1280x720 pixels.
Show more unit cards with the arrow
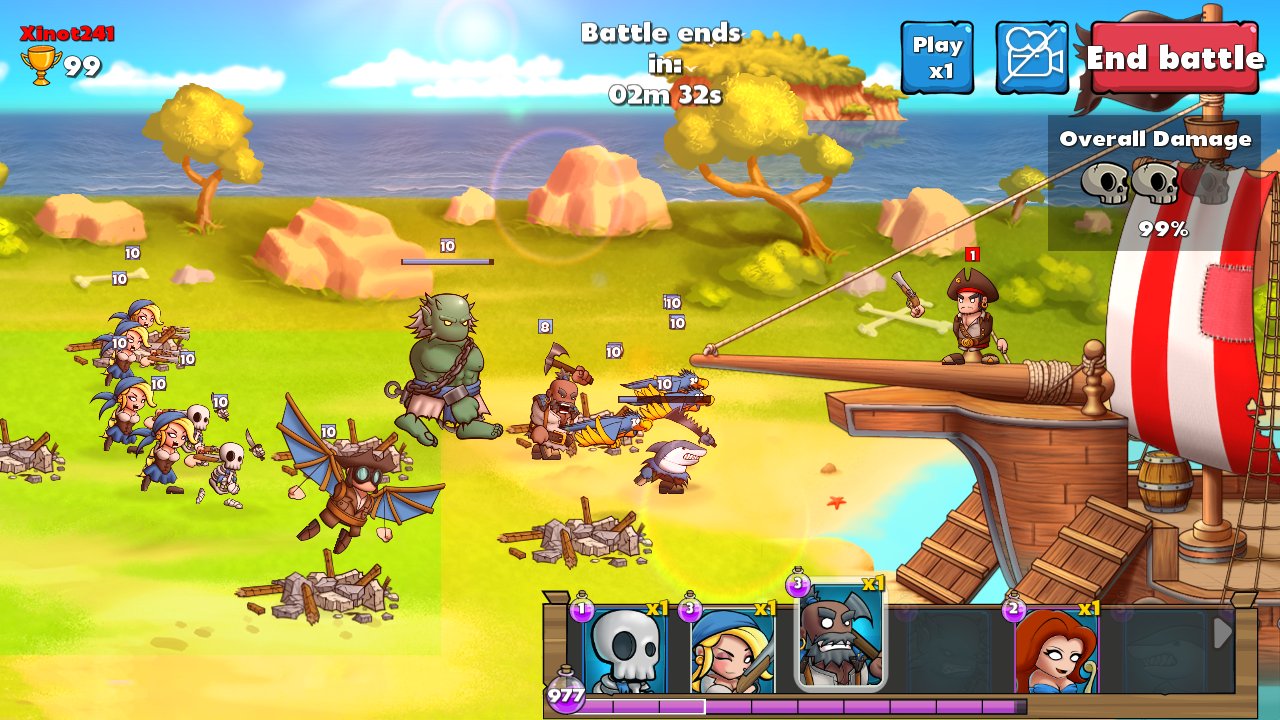pyautogui.click(x=1221, y=633)
